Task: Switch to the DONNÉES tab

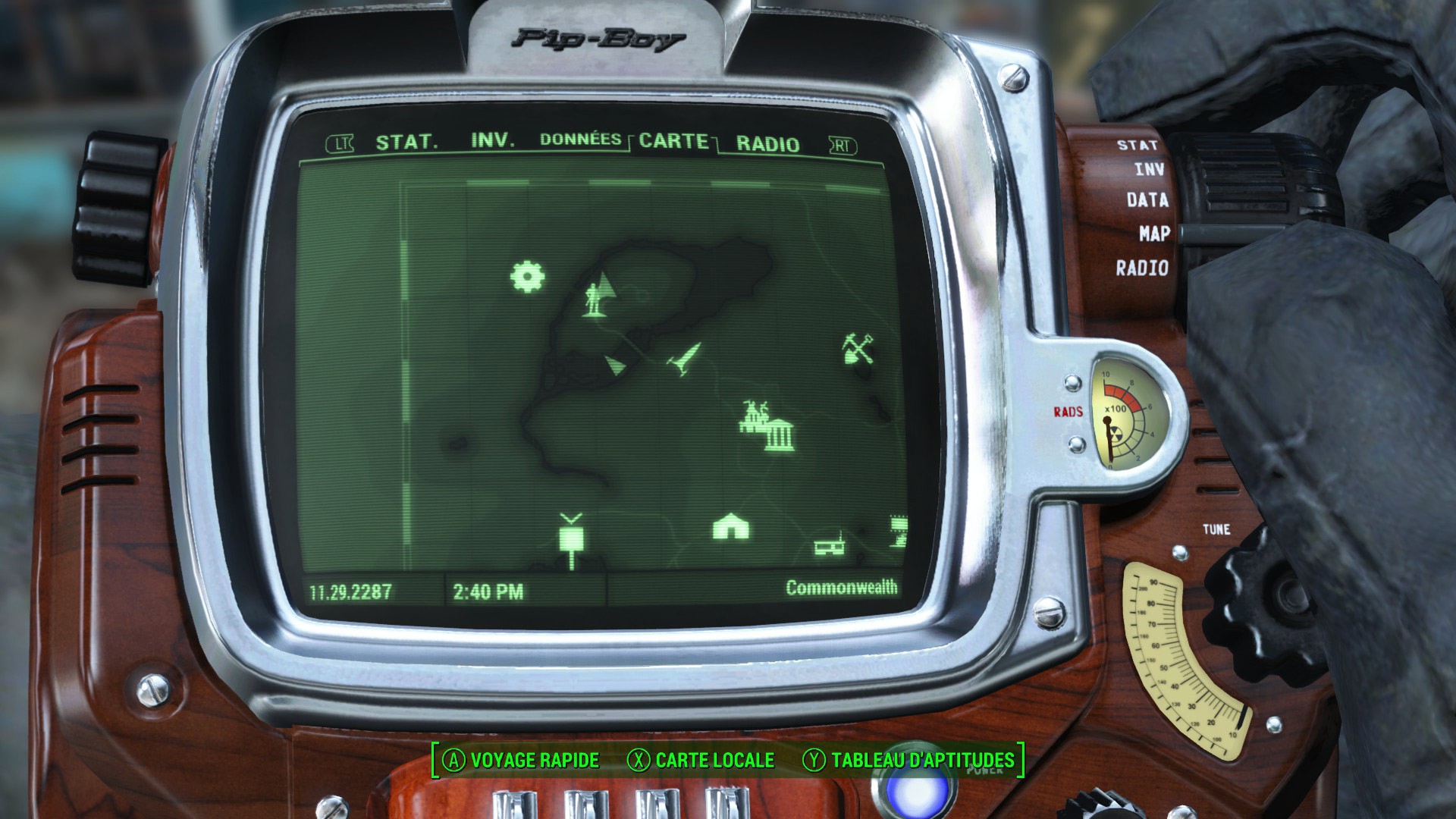Action: 580,140
